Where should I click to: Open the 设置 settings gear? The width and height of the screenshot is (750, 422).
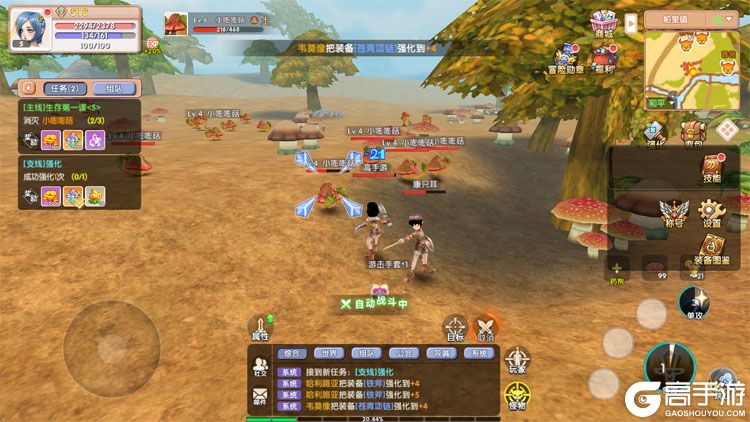click(x=711, y=213)
